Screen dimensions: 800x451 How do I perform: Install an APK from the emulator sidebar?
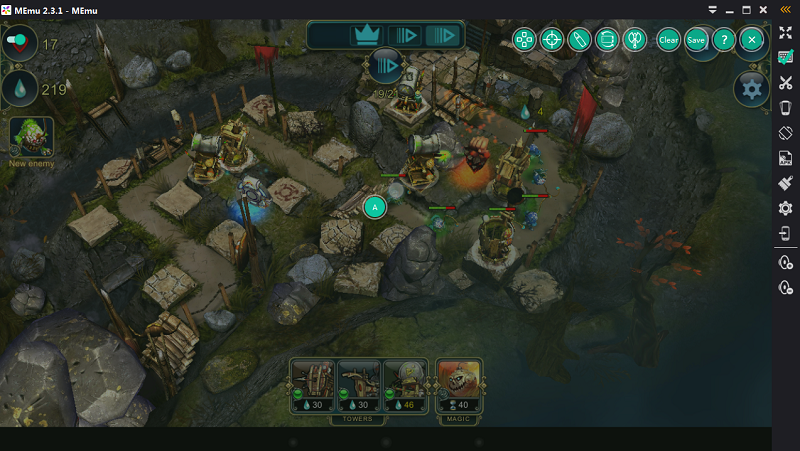pyautogui.click(x=786, y=158)
